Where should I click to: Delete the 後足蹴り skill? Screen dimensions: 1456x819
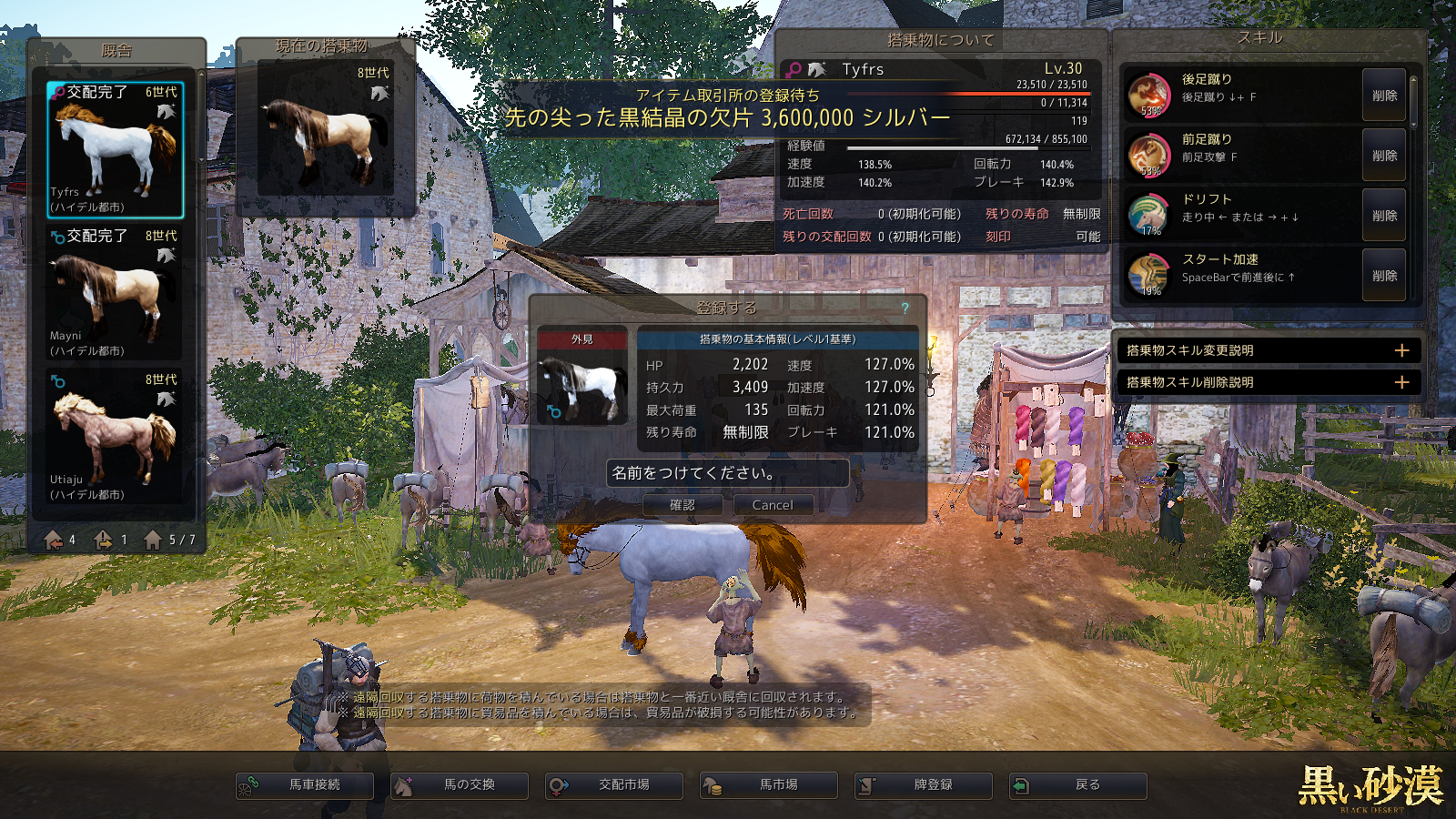coord(1384,96)
